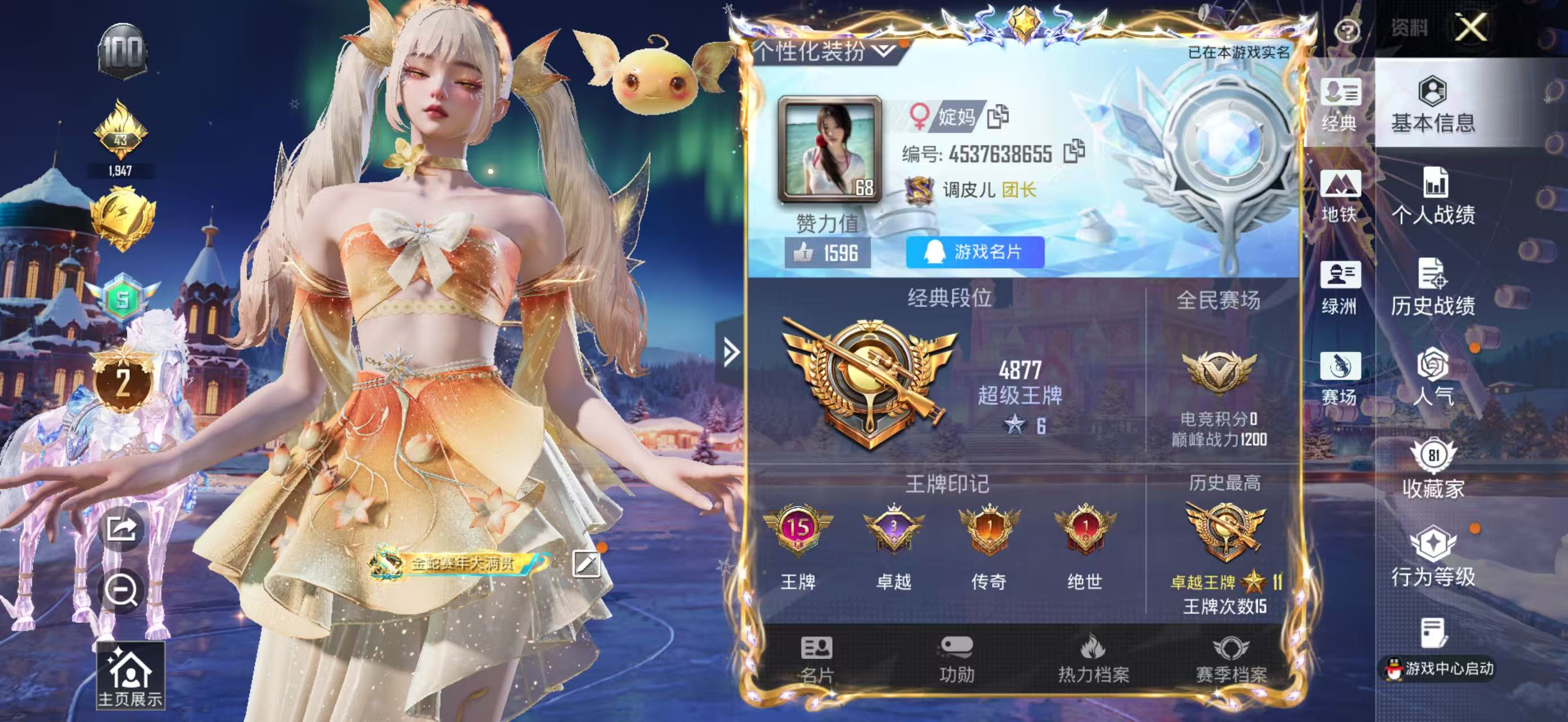Open the blue 游戏名片 game card button
Viewport: 1568px width, 722px height.
975,252
